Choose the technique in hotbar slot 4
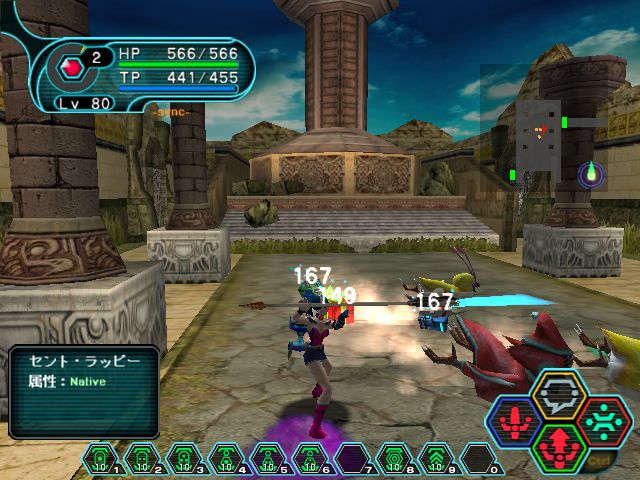The width and height of the screenshot is (640, 480). pyautogui.click(x=227, y=460)
